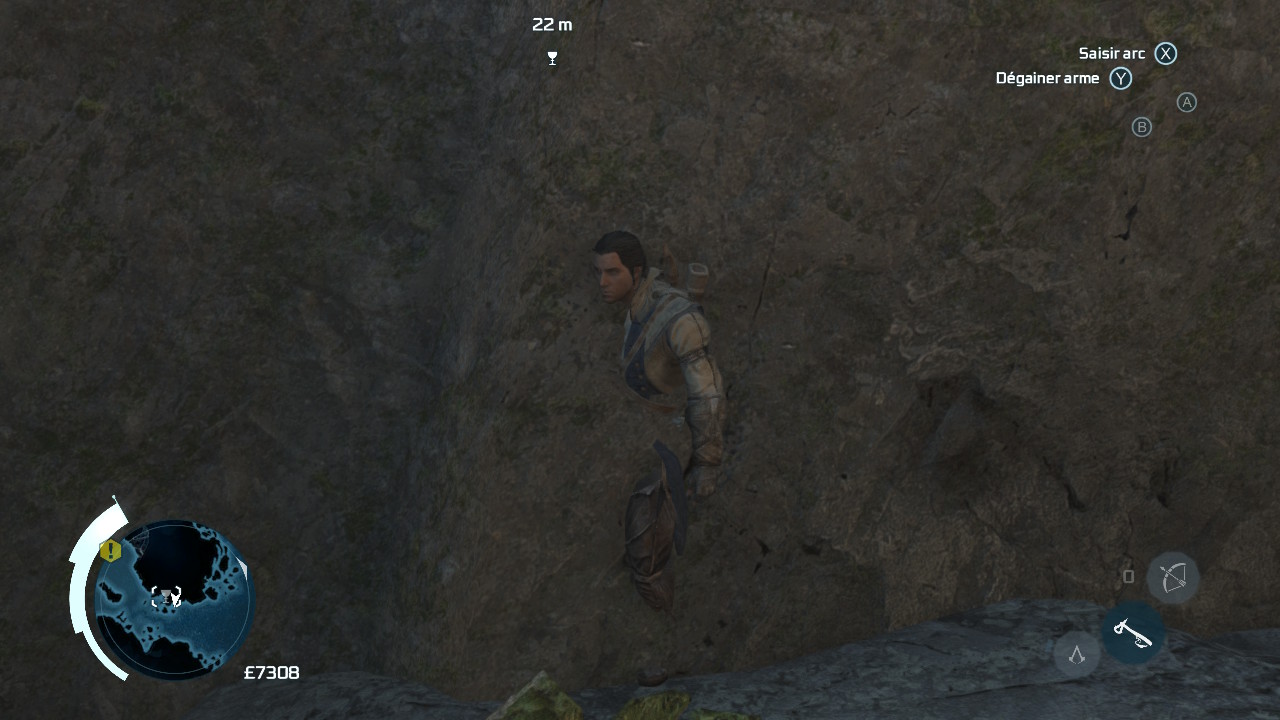
Task: Activate the Assassin insignia icon
Action: tap(1077, 655)
